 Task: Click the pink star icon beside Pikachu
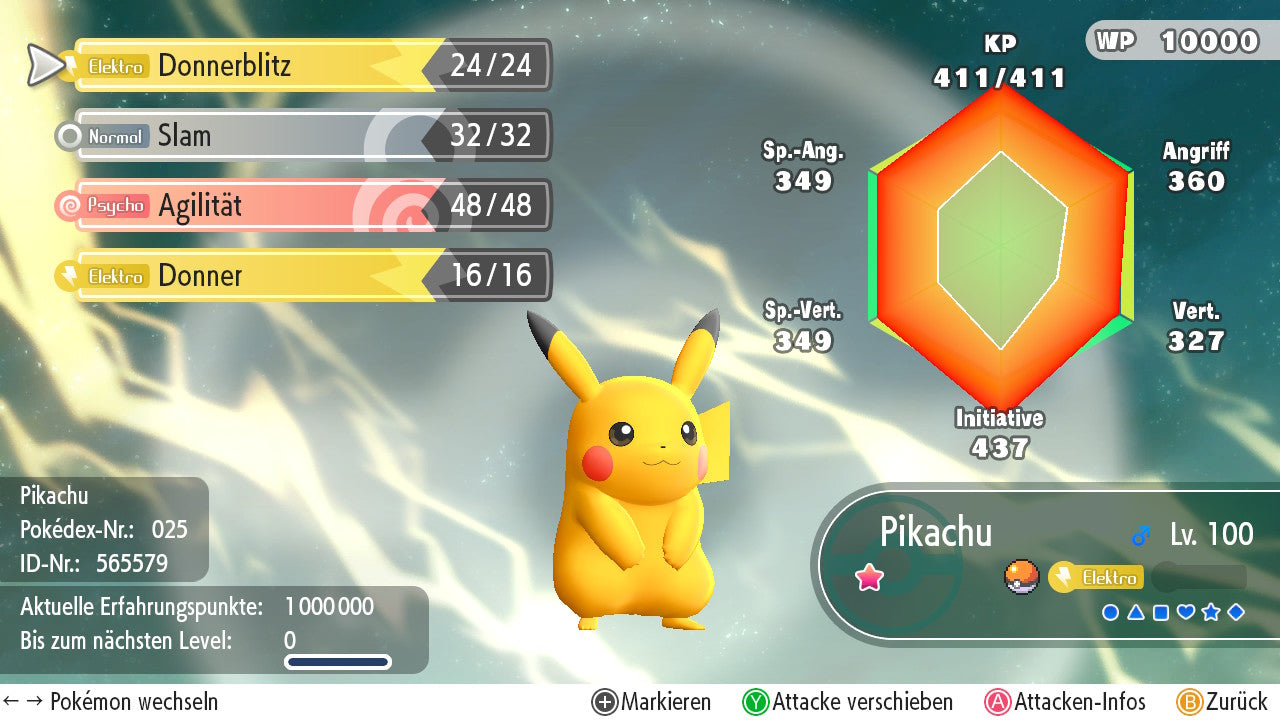[x=869, y=577]
